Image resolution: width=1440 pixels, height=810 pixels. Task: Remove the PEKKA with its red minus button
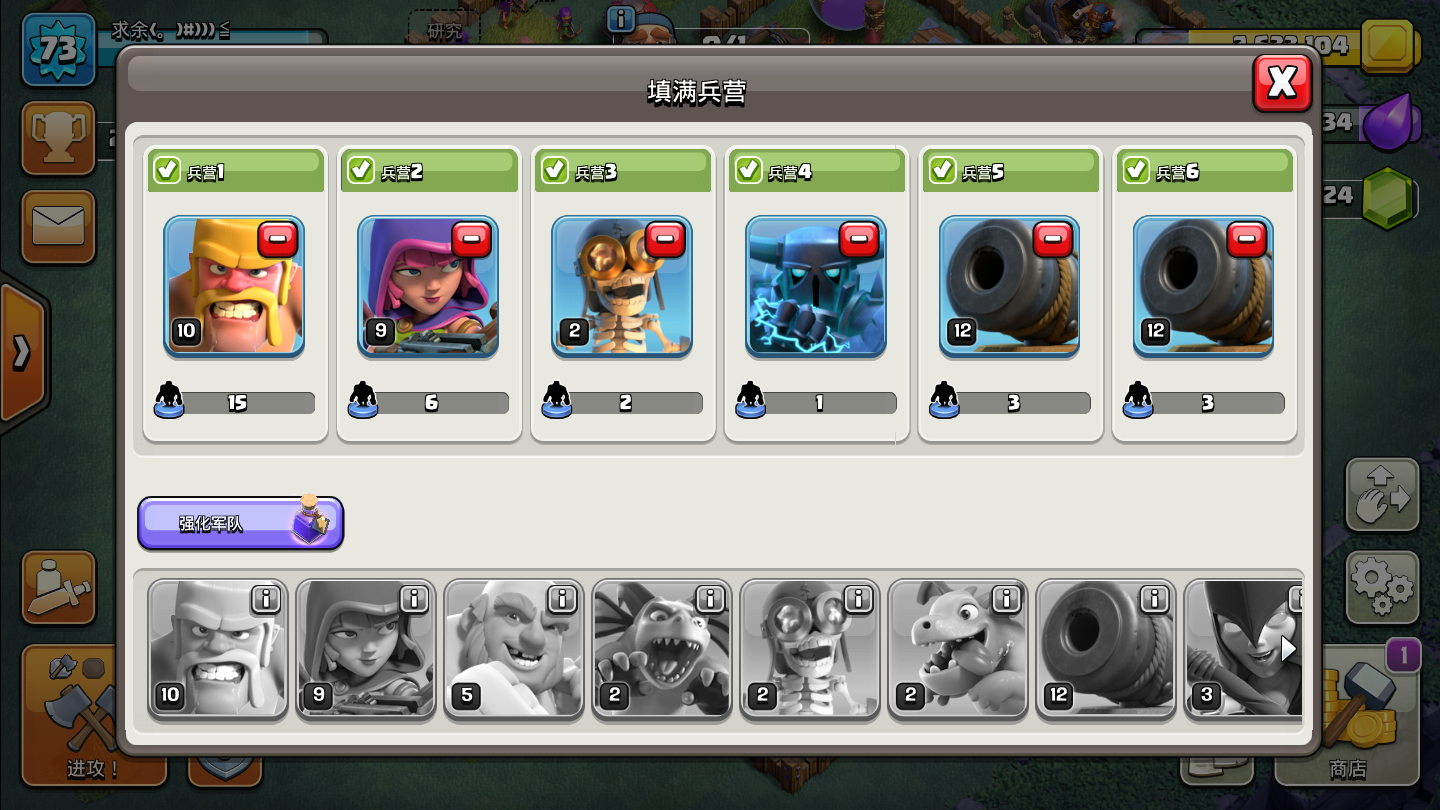coord(860,239)
